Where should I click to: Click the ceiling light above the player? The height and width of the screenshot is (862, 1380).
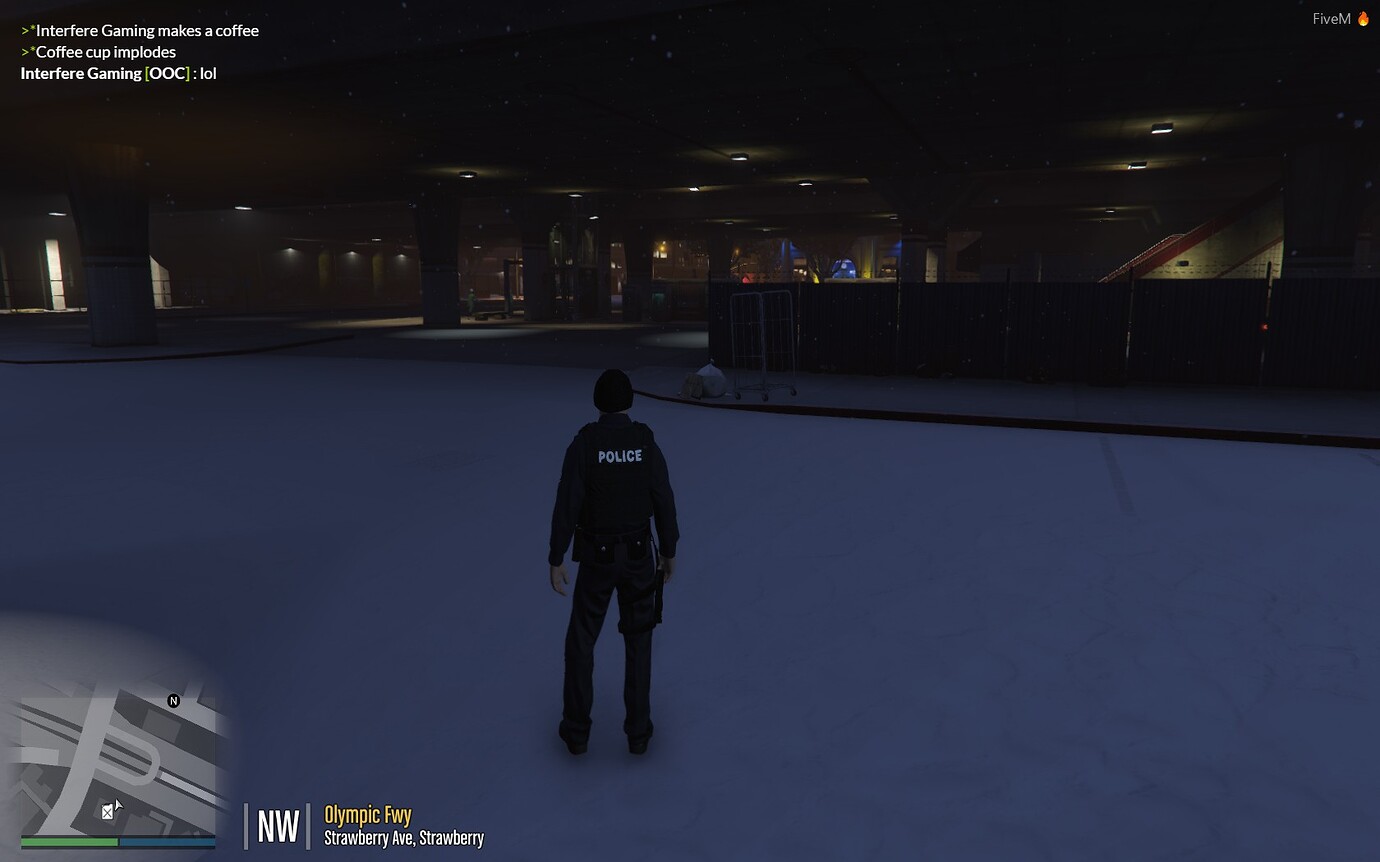(740, 158)
